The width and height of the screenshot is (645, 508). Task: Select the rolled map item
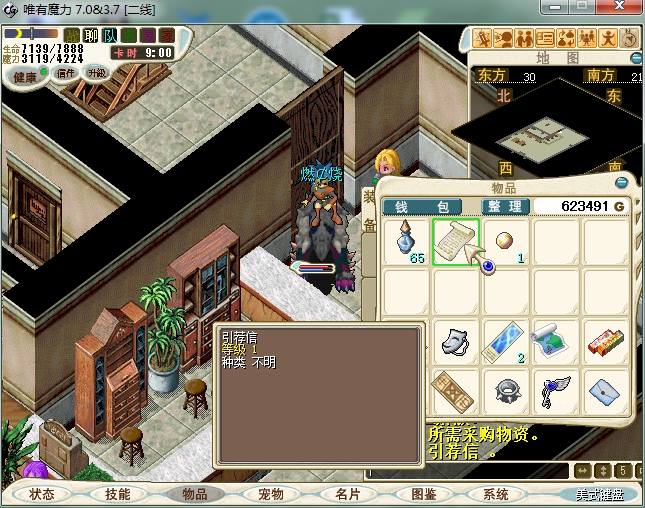[x=554, y=341]
